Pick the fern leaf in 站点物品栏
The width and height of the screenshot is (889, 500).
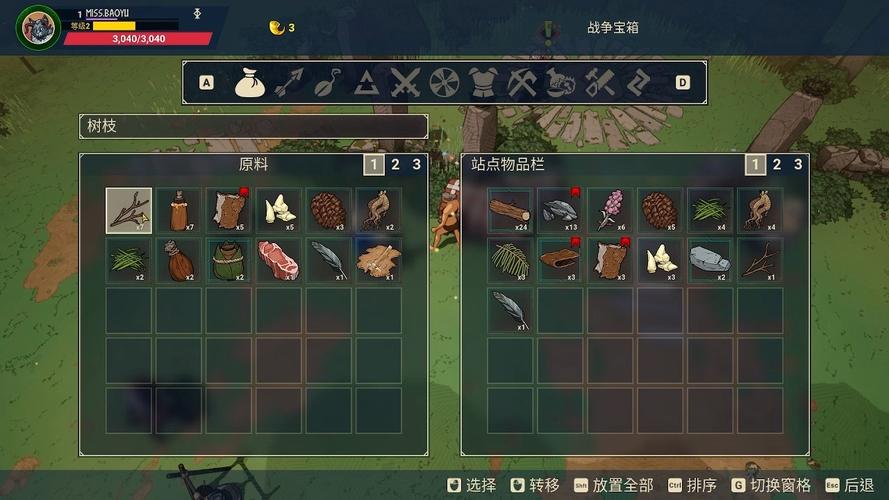tap(510, 260)
